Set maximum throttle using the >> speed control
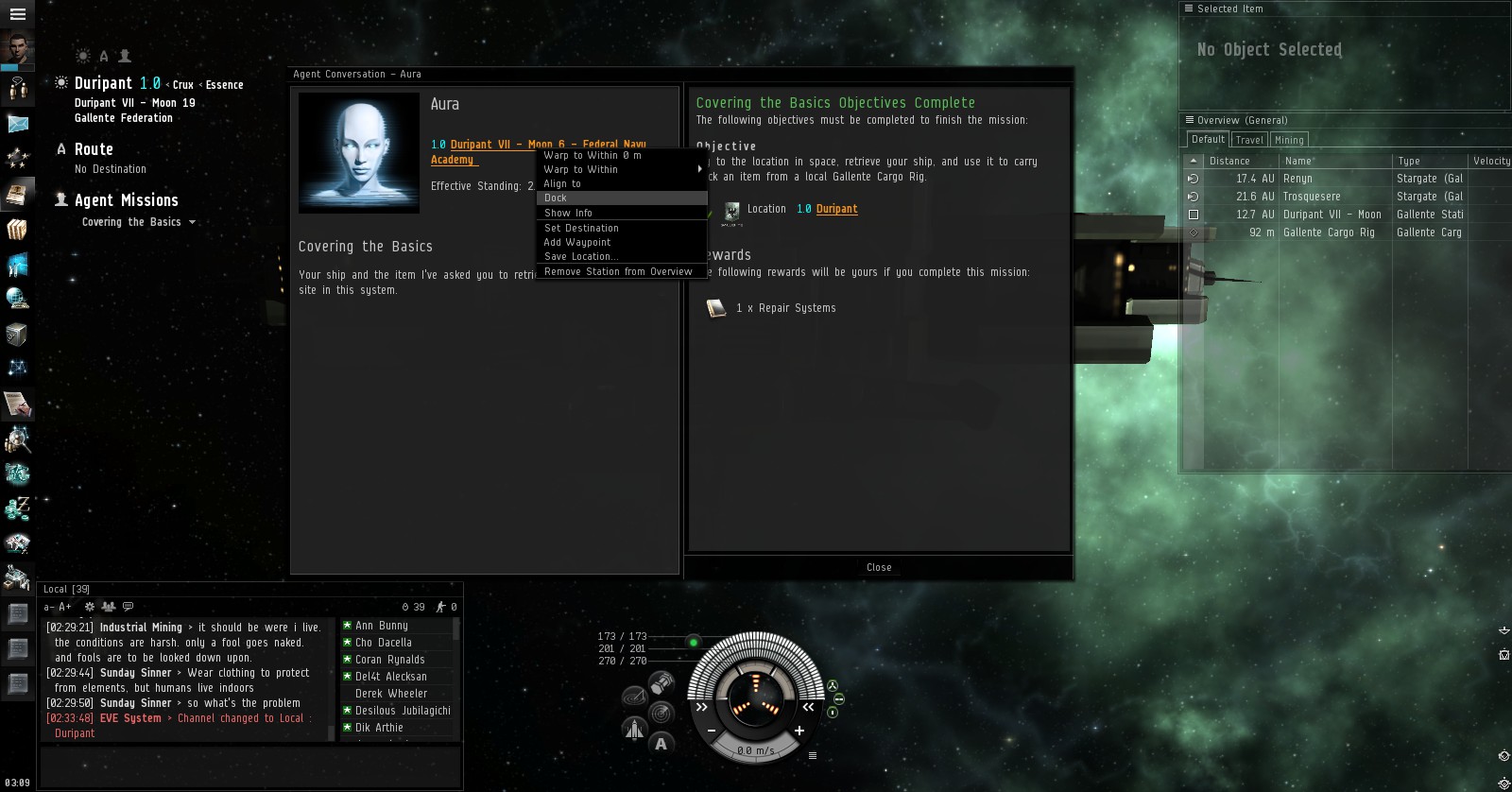 [701, 708]
